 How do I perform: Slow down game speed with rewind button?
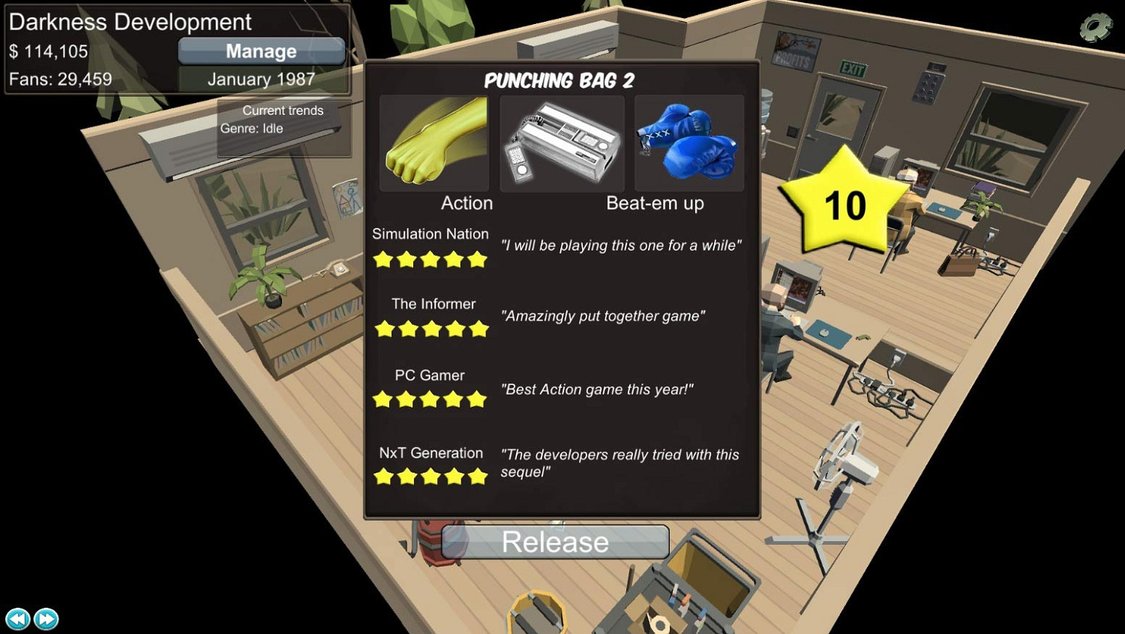point(18,619)
